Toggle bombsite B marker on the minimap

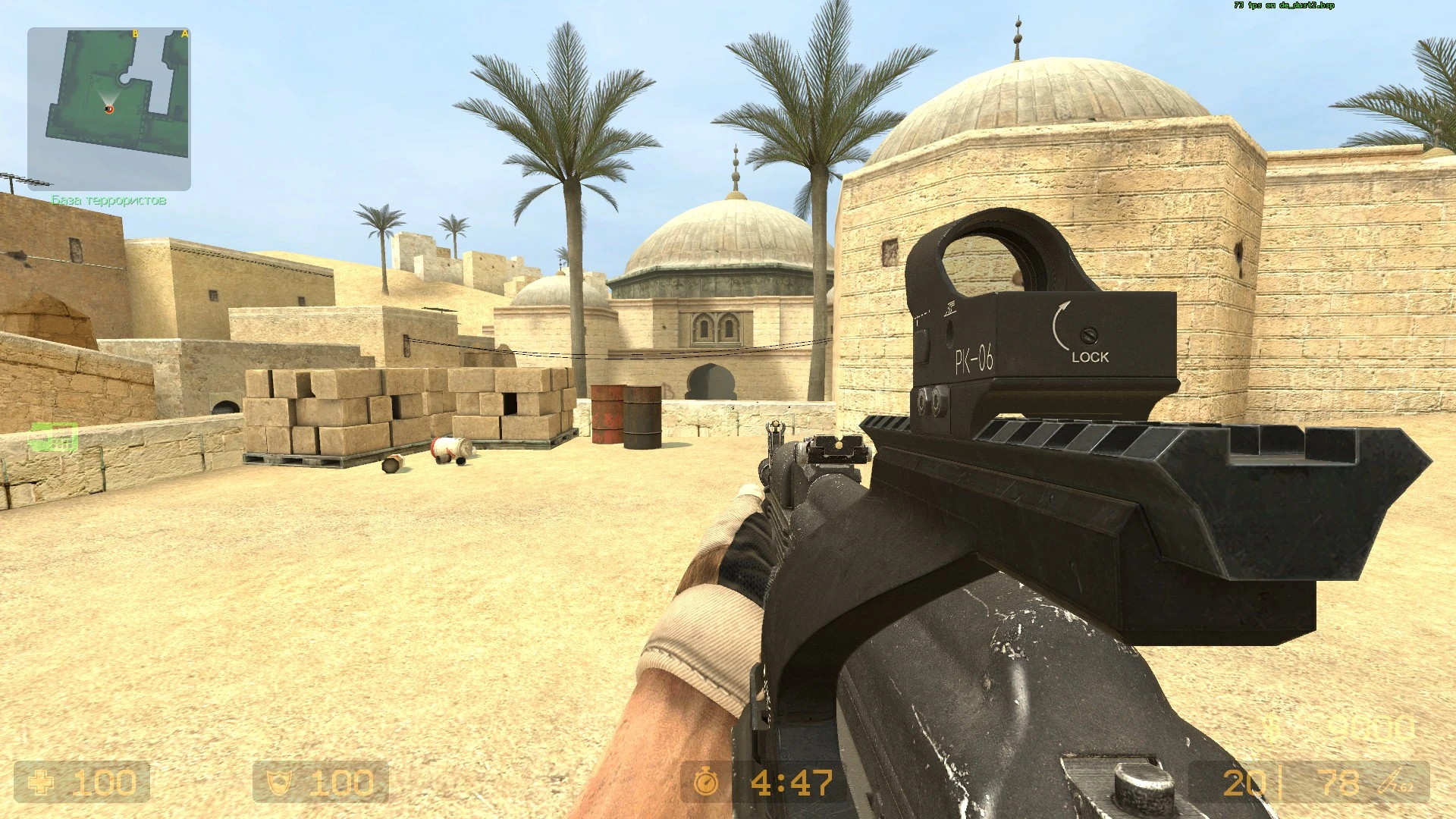pos(135,33)
